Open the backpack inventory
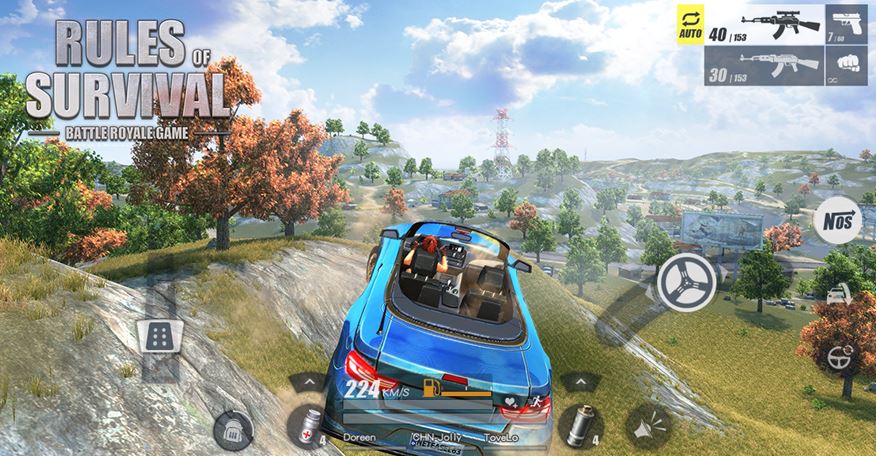Screen dimensions: 877x456 point(232,427)
